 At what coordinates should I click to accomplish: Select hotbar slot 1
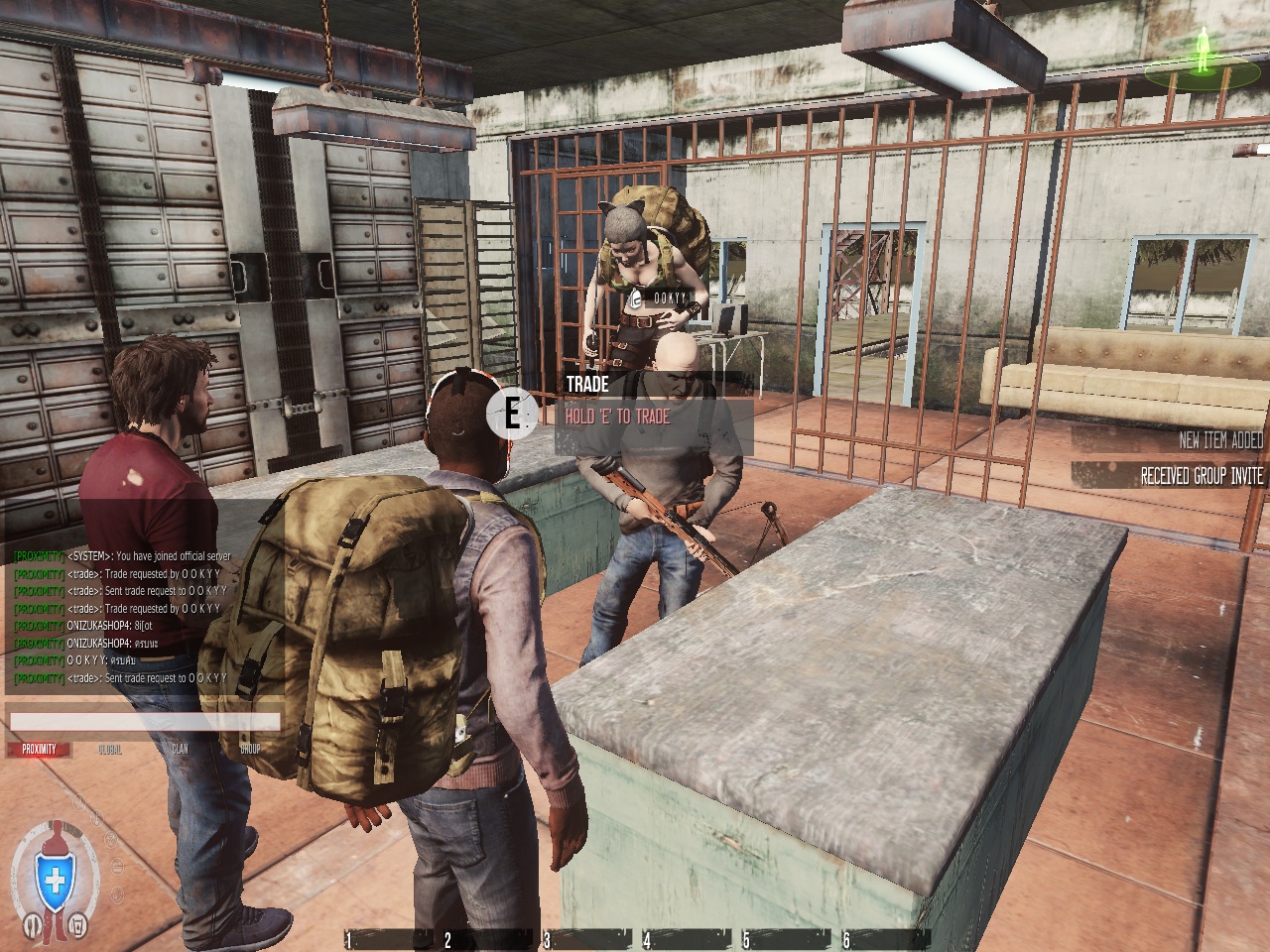pyautogui.click(x=389, y=940)
